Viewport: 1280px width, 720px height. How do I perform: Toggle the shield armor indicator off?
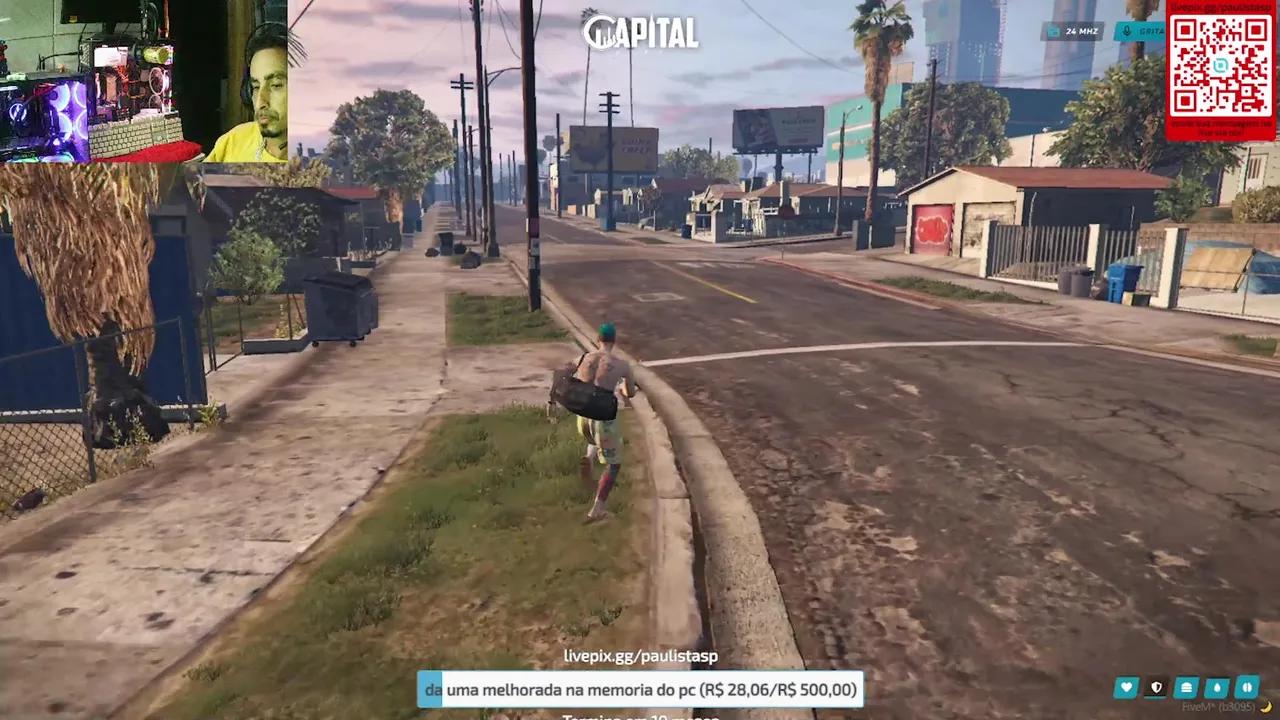click(x=1156, y=687)
